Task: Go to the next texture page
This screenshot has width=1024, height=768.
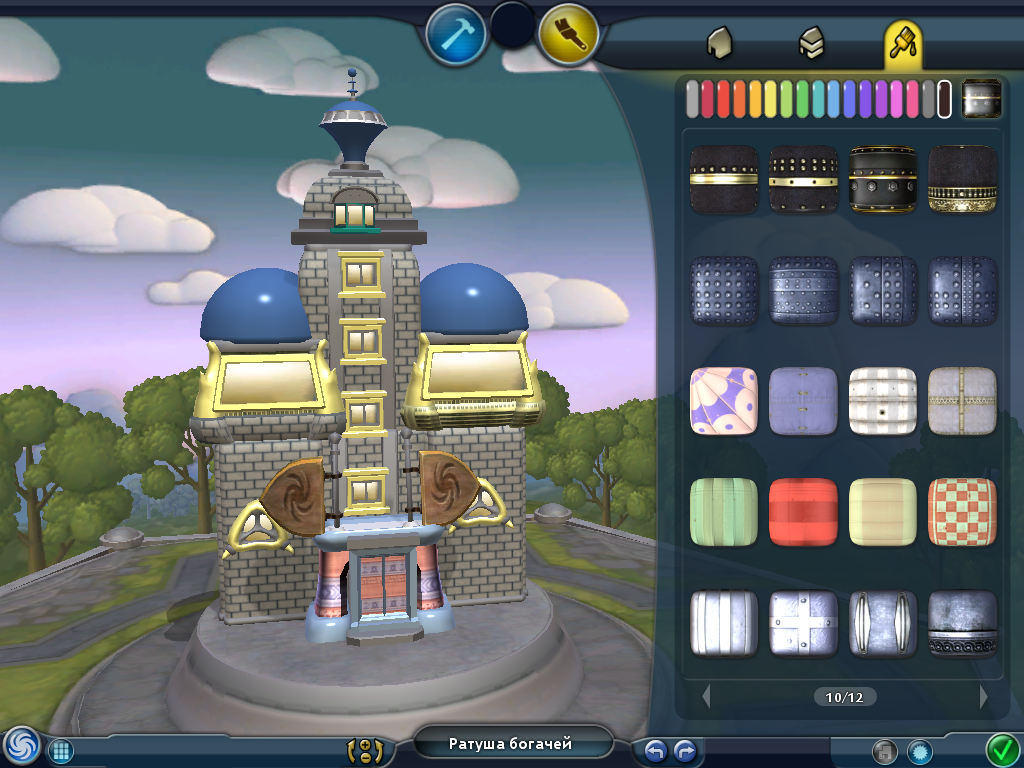Action: click(x=984, y=696)
